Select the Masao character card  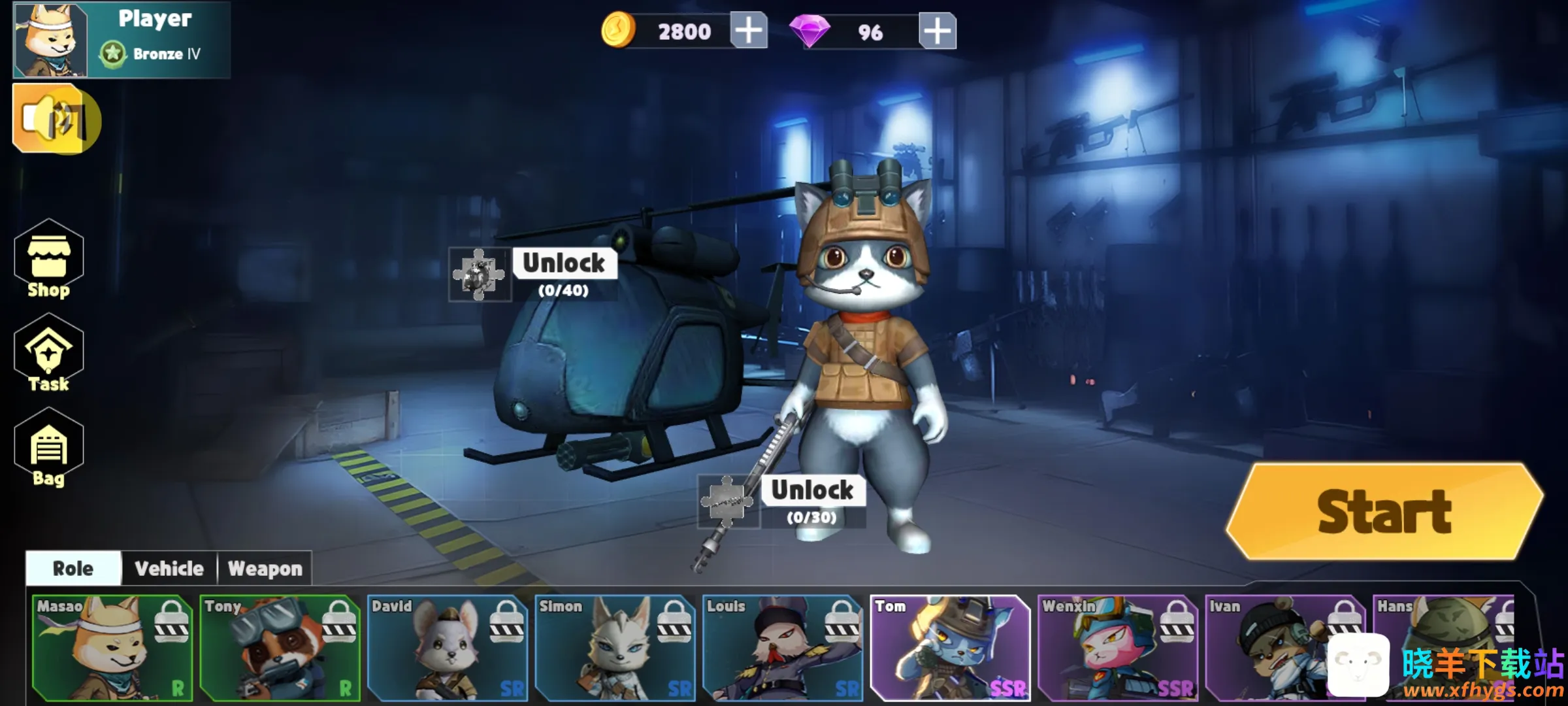(x=112, y=647)
